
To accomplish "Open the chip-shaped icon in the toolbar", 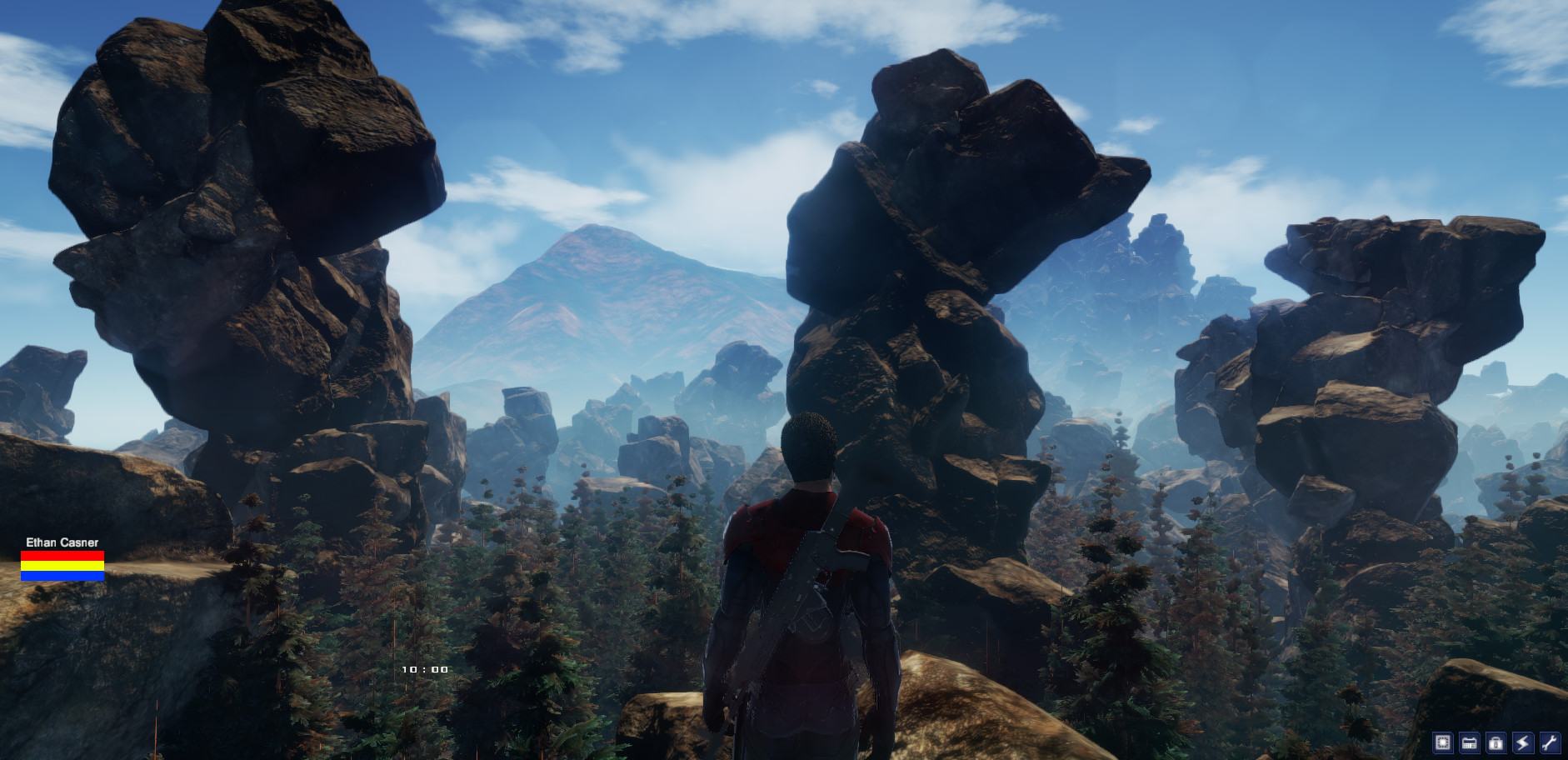I will coord(1443,742).
